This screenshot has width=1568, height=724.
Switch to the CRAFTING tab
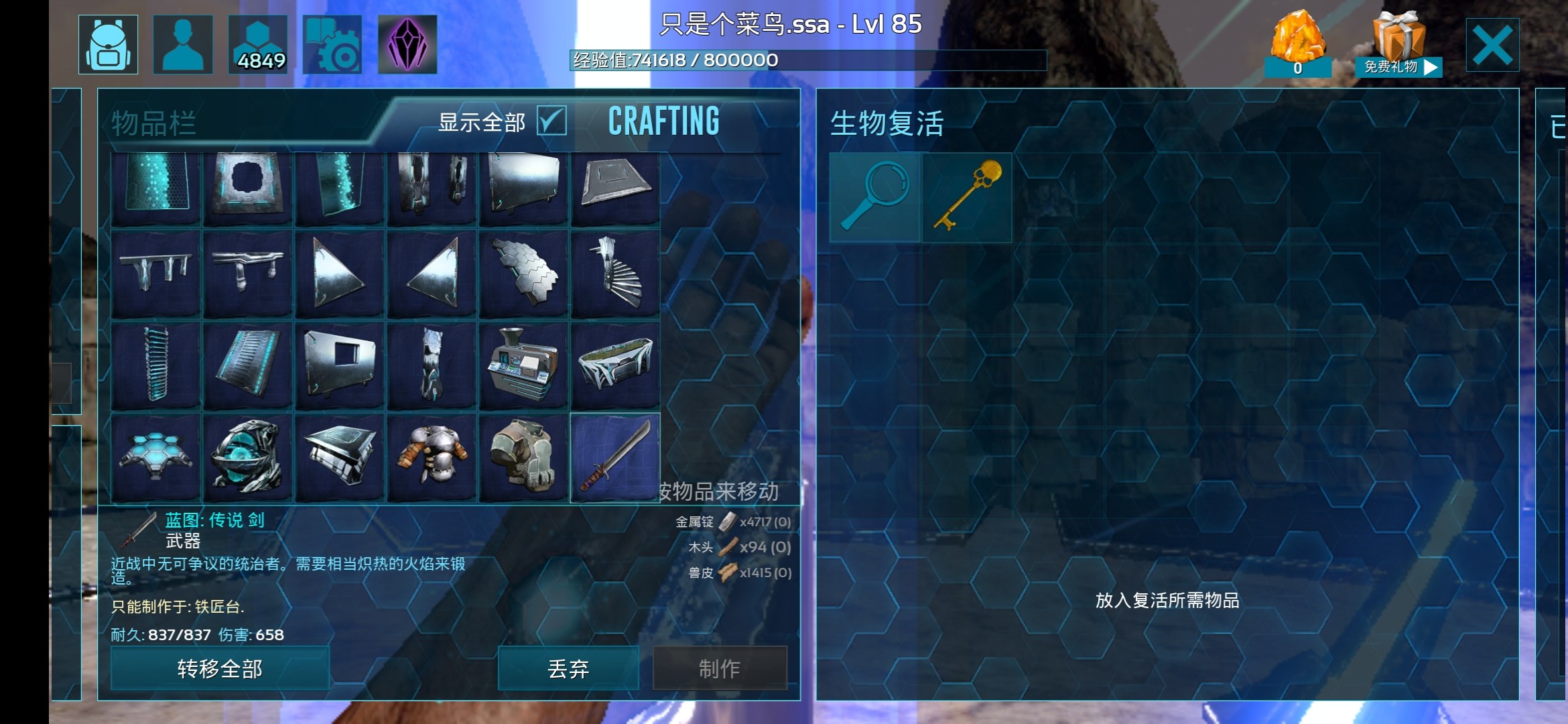[663, 121]
